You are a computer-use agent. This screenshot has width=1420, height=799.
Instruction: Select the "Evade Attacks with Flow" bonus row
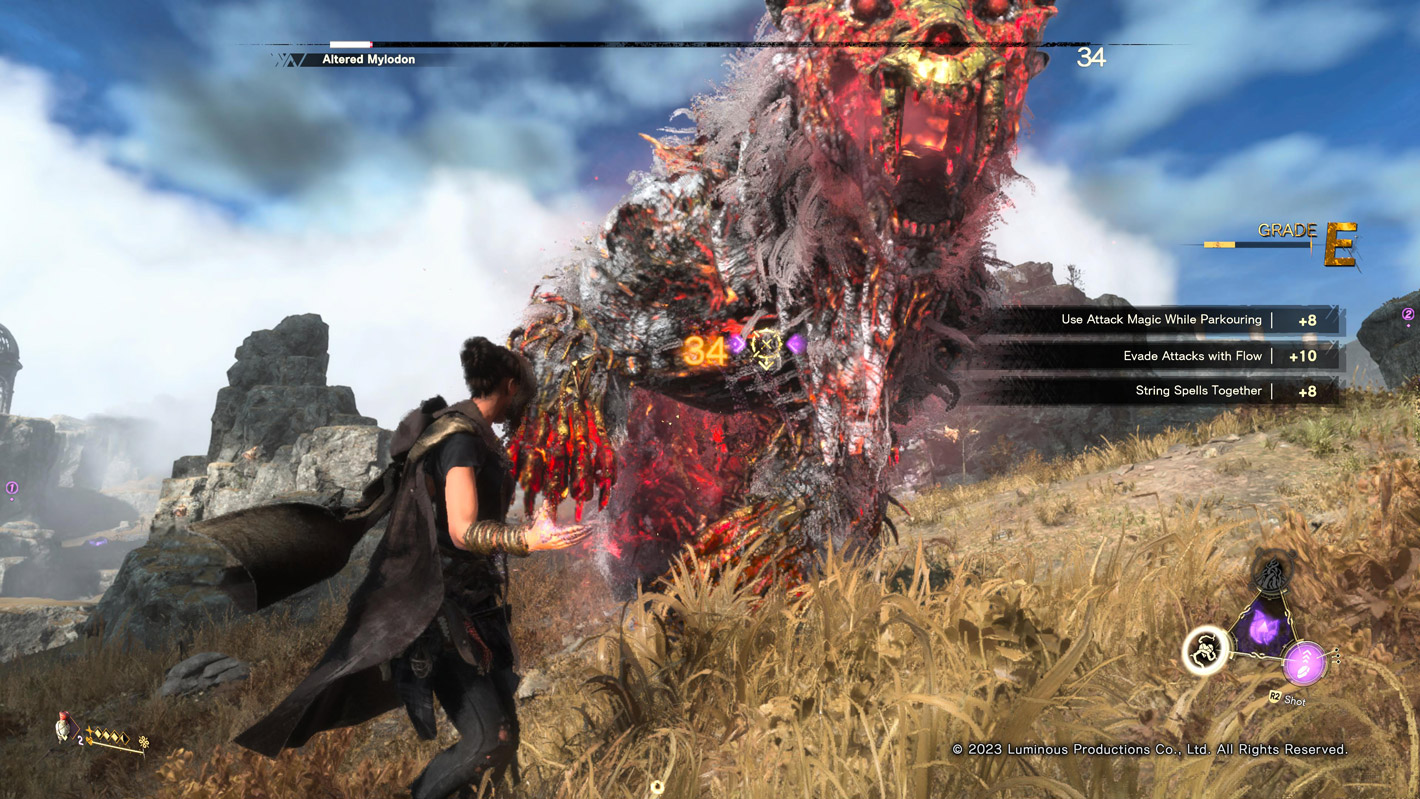tap(1160, 356)
